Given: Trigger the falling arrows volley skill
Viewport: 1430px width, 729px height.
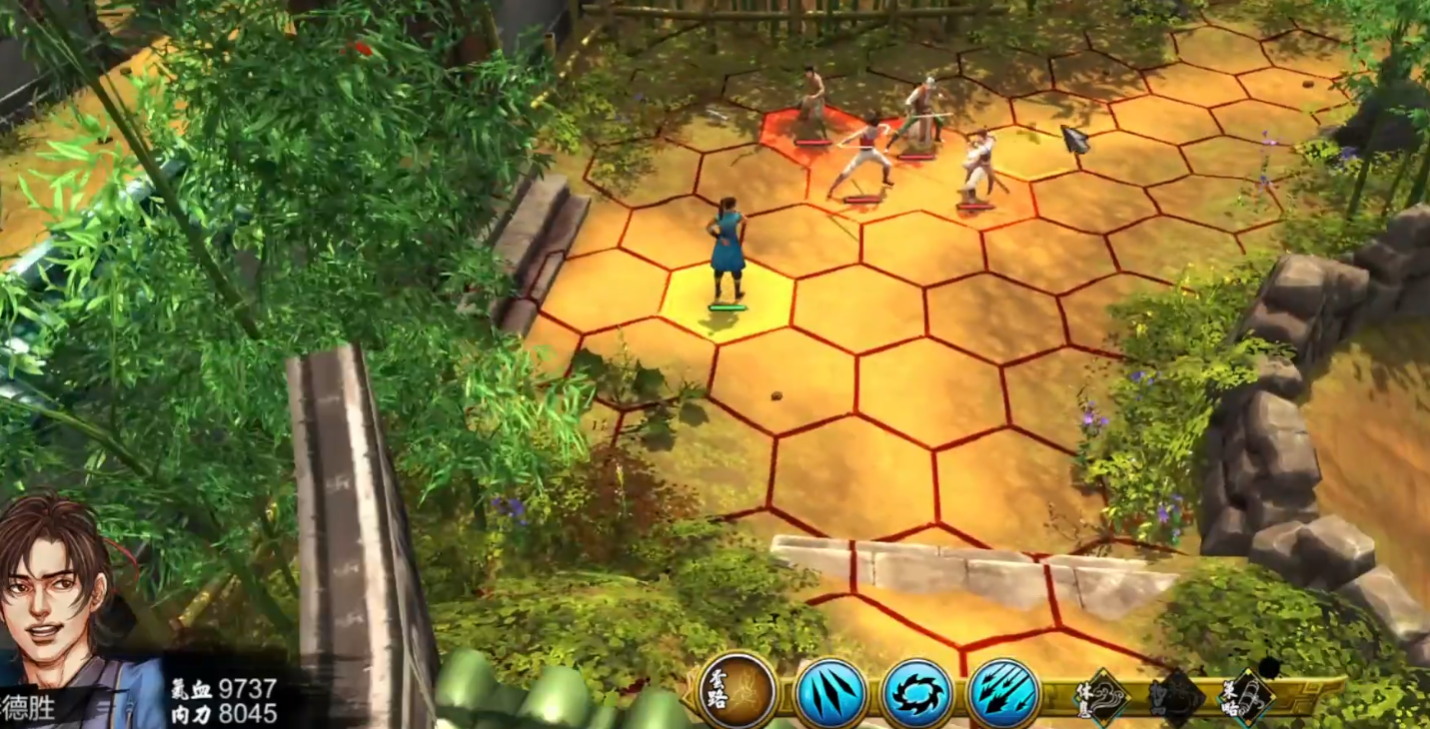Looking at the screenshot, I should point(1003,693).
